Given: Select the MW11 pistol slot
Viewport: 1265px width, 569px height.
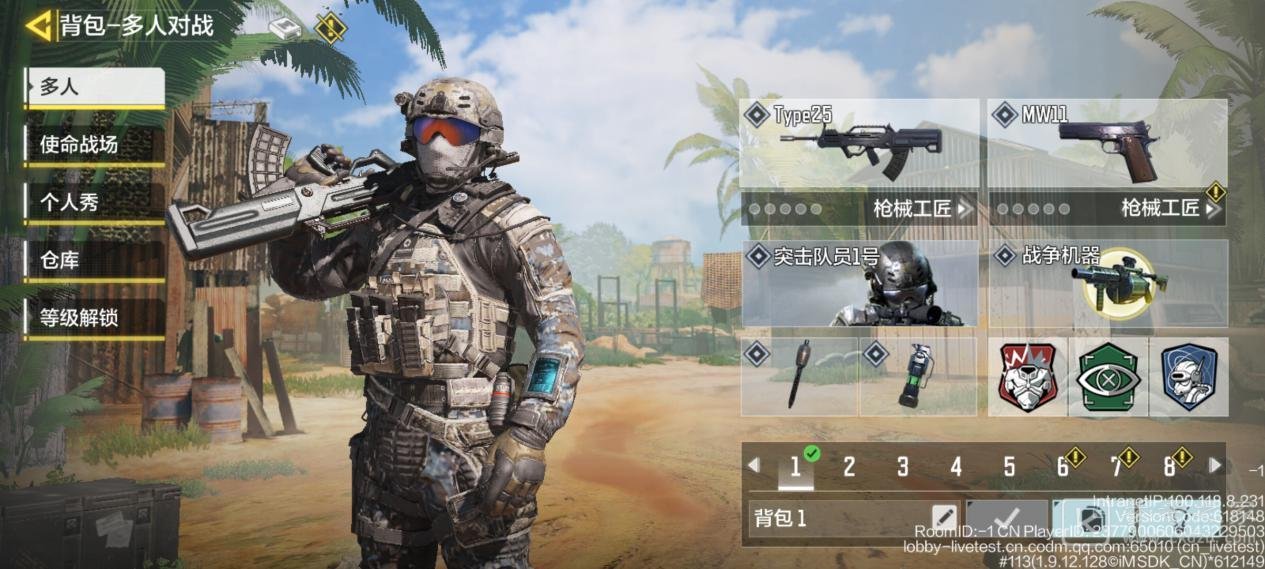Looking at the screenshot, I should [x=1107, y=144].
